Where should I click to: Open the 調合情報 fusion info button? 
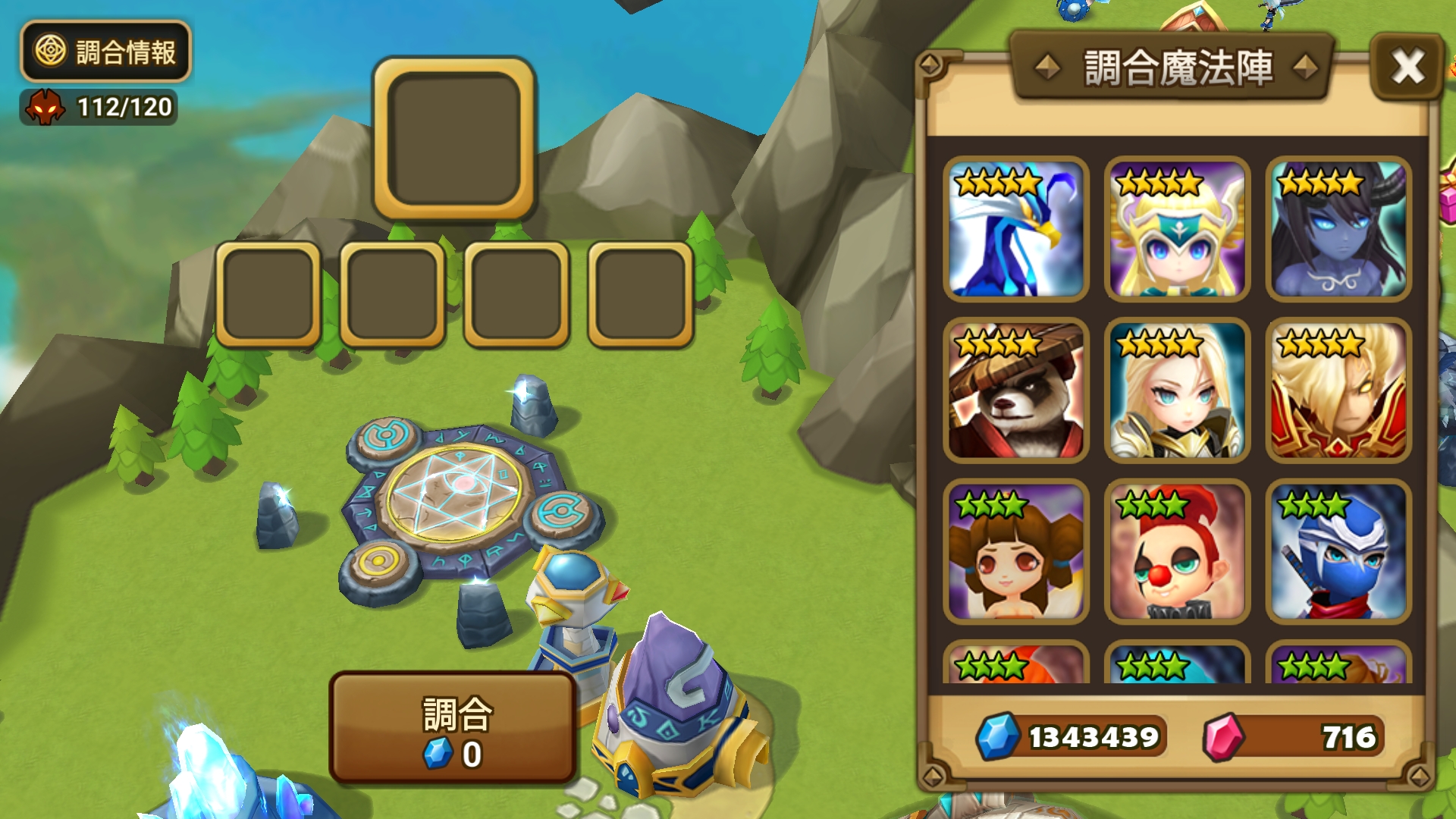[105, 52]
